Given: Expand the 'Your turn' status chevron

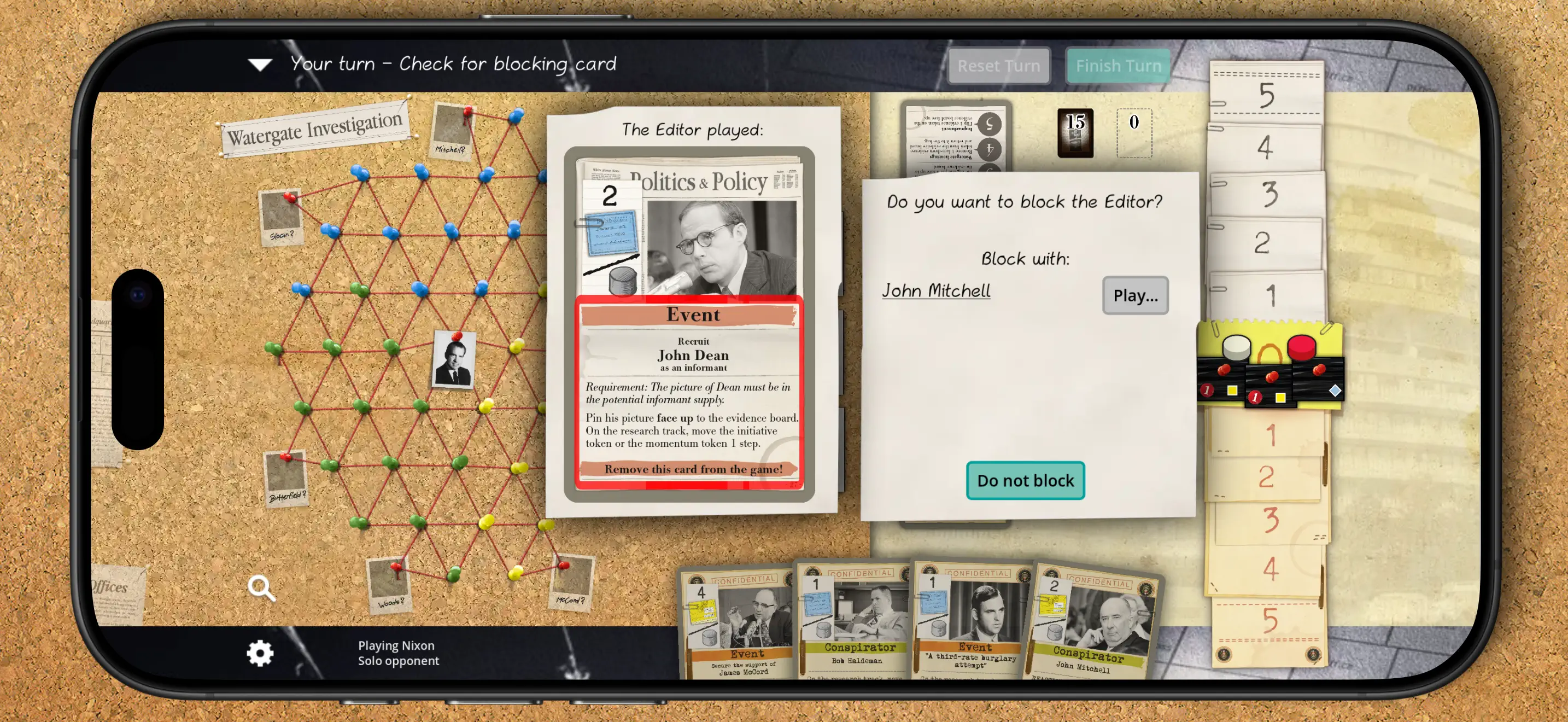Looking at the screenshot, I should coord(261,64).
